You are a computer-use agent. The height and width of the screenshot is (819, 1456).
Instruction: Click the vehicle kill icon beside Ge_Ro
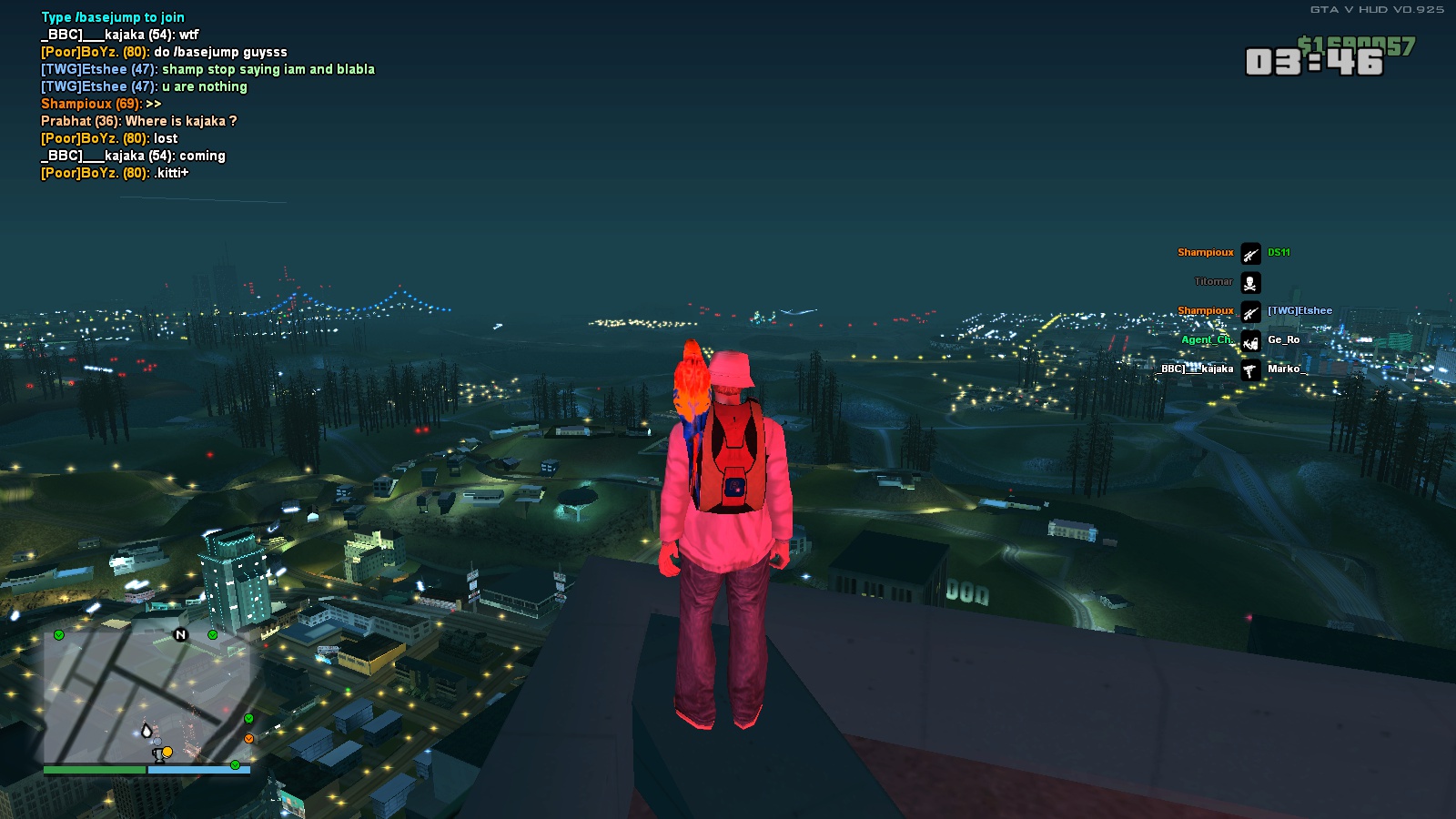point(1250,340)
